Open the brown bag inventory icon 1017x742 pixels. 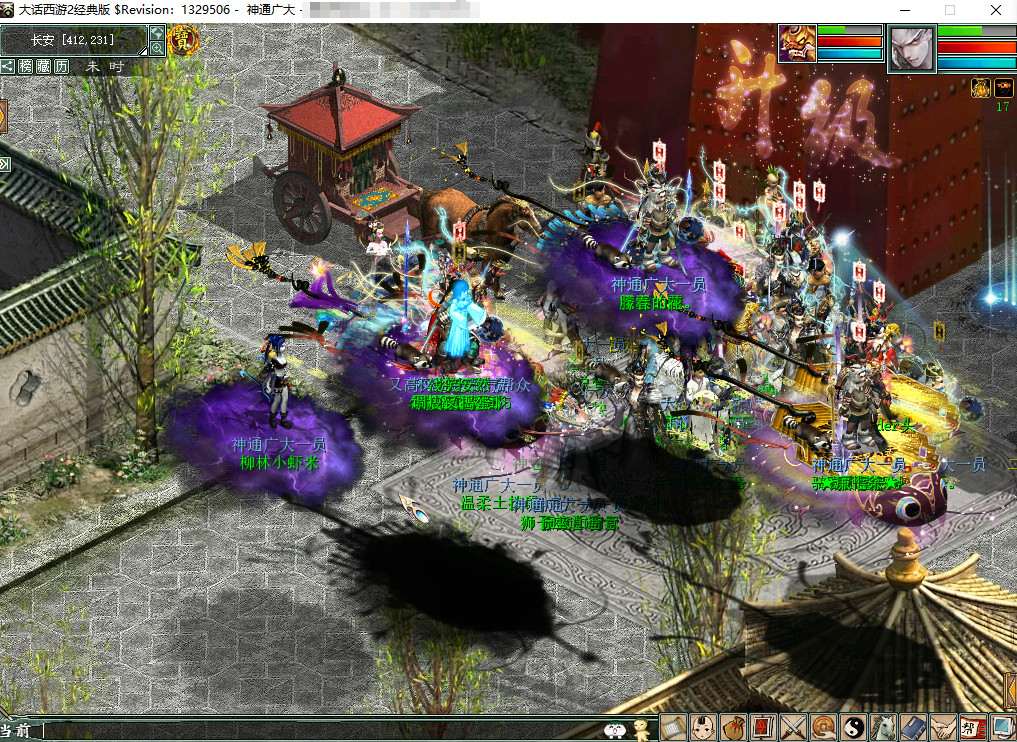733,727
